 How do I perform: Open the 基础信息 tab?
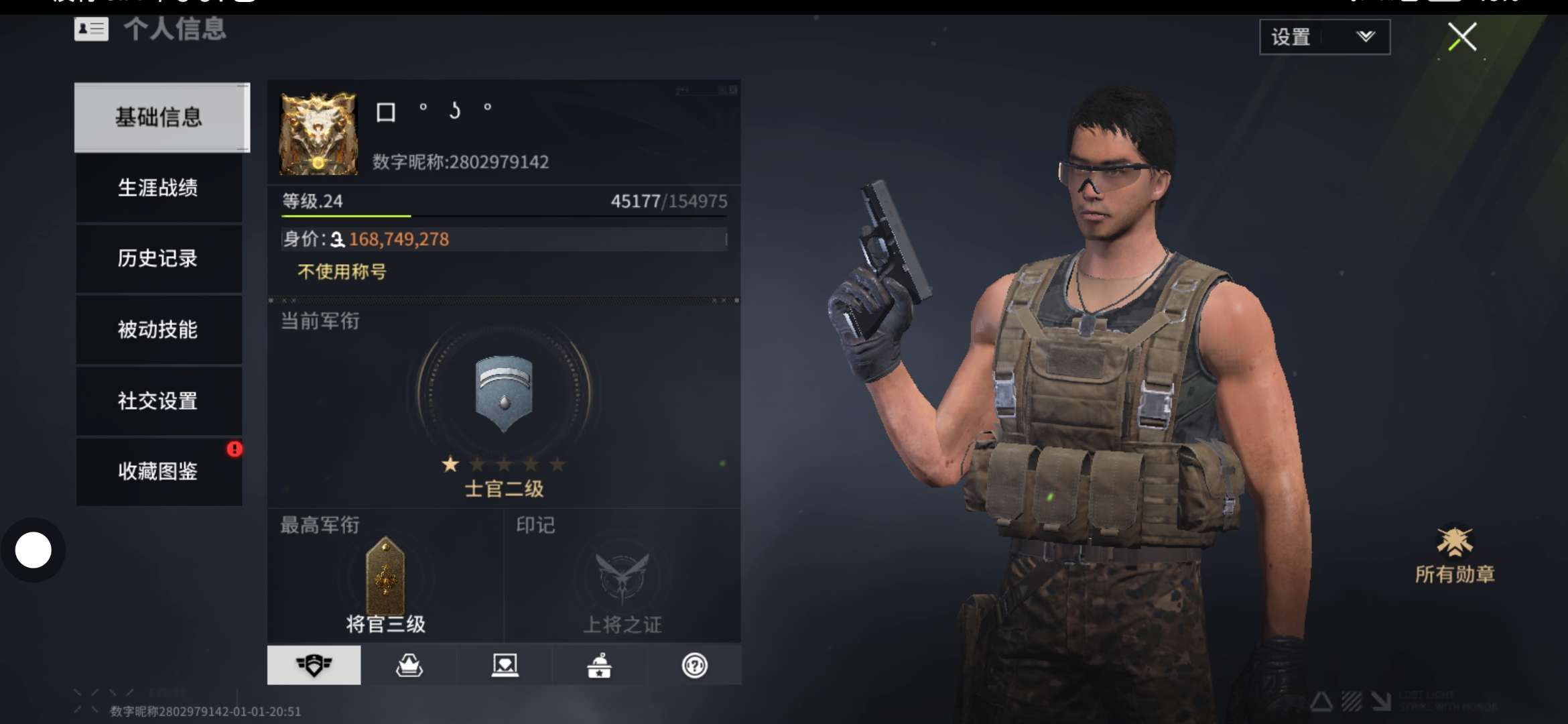[159, 117]
